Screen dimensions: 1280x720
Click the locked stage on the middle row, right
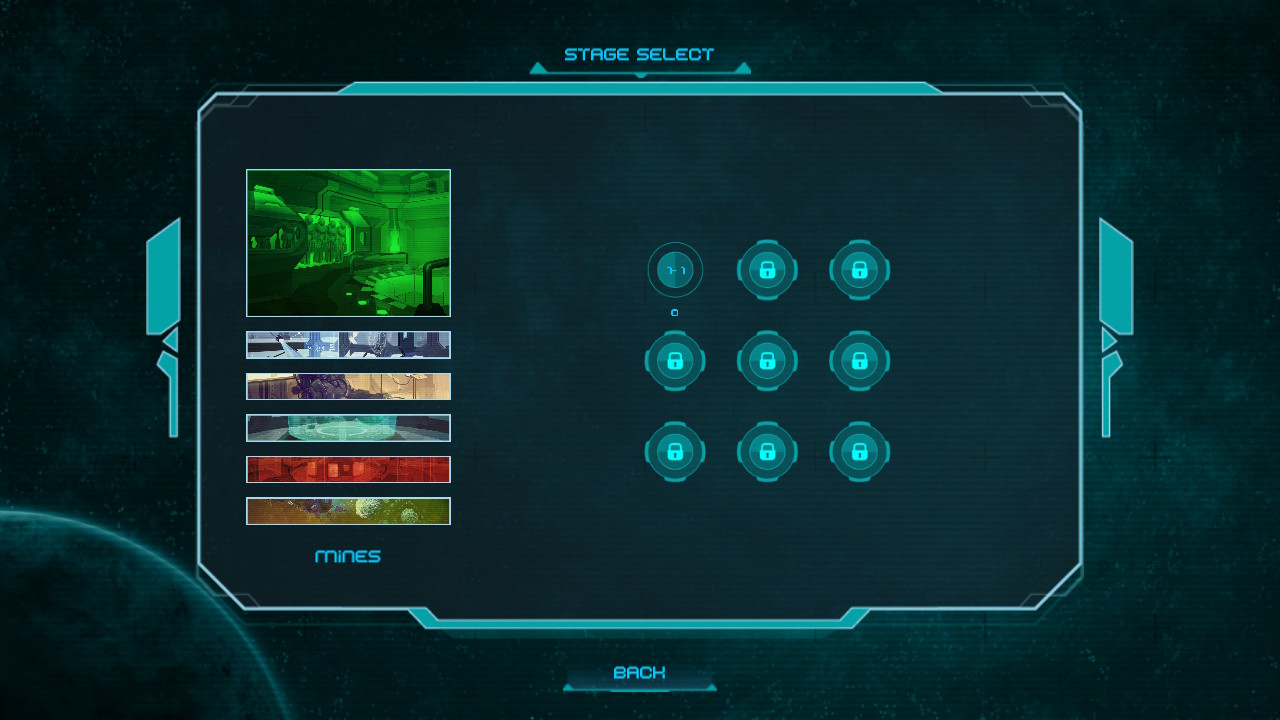pyautogui.click(x=859, y=360)
